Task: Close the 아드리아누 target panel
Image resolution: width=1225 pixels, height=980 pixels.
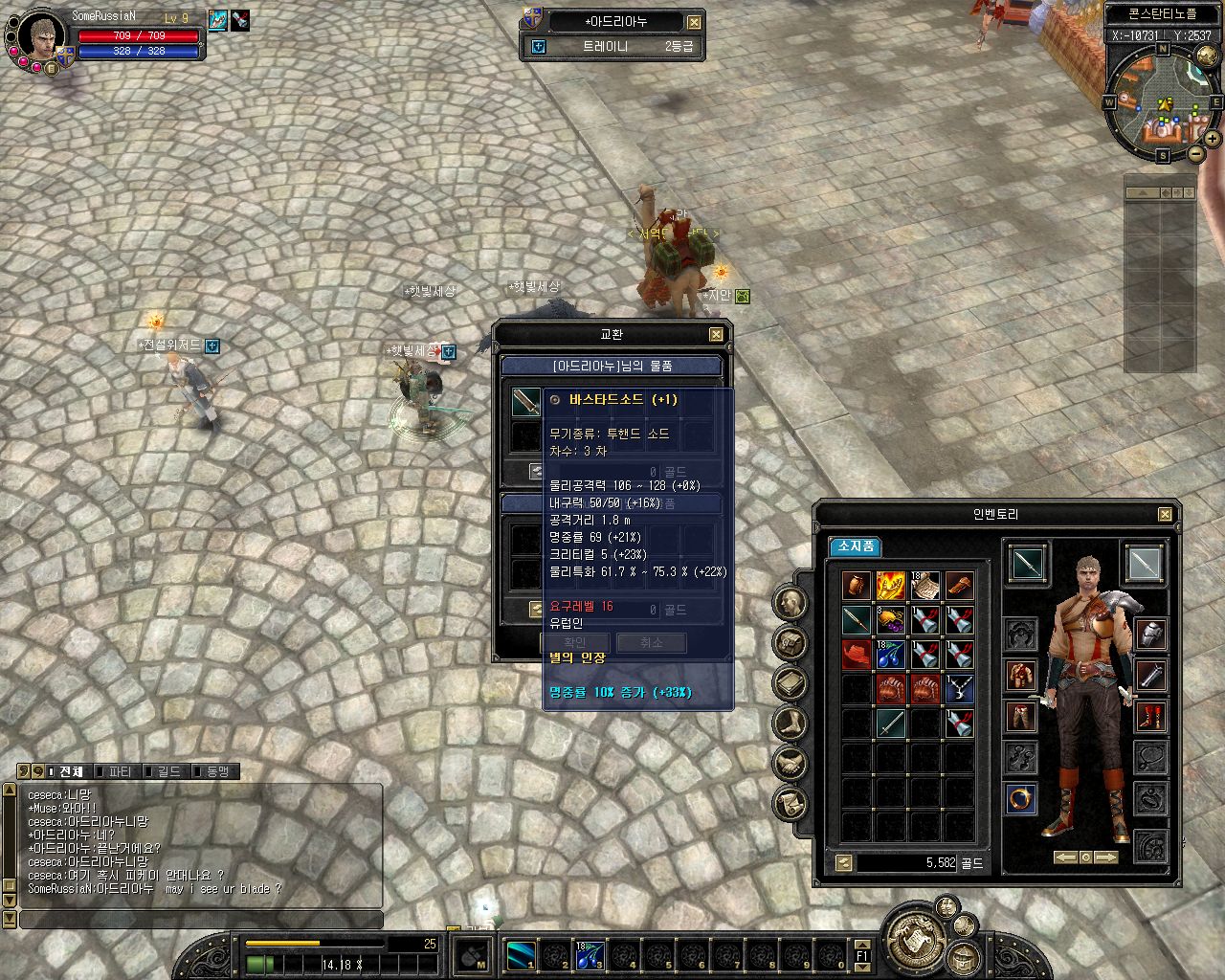Action: (x=694, y=22)
